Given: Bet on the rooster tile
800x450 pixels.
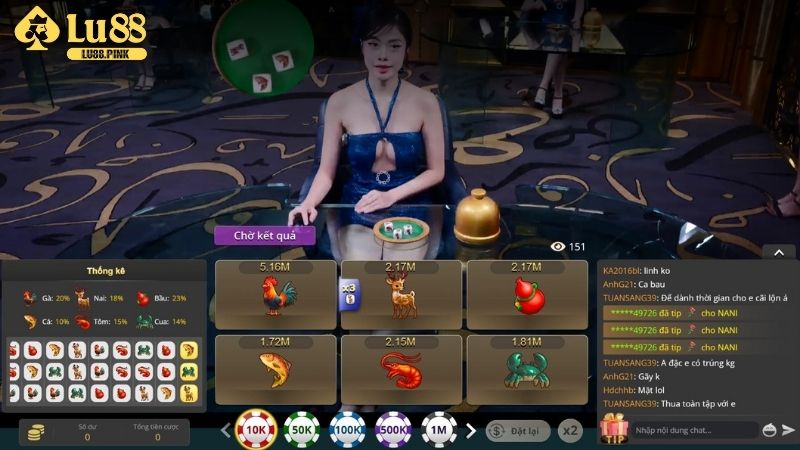Looking at the screenshot, I should (276, 295).
